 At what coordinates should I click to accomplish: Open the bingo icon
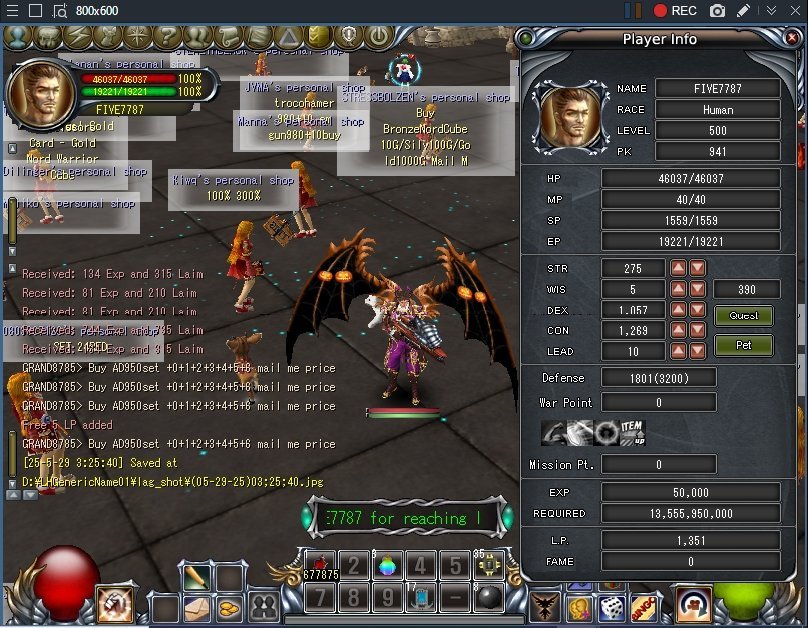pos(645,607)
